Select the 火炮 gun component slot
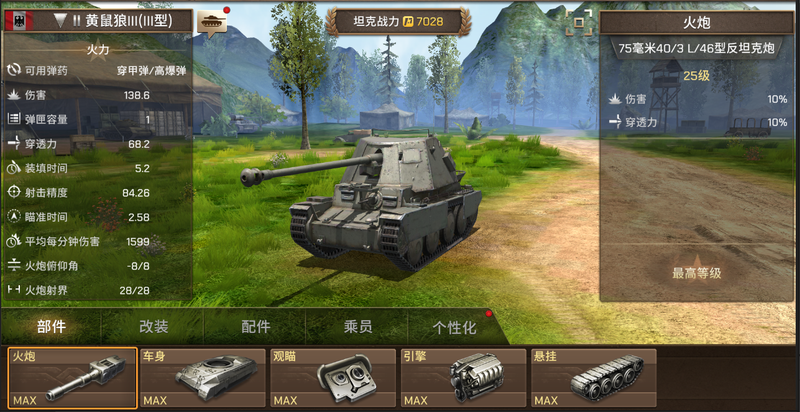Viewport: 800px width, 412px height. point(73,378)
